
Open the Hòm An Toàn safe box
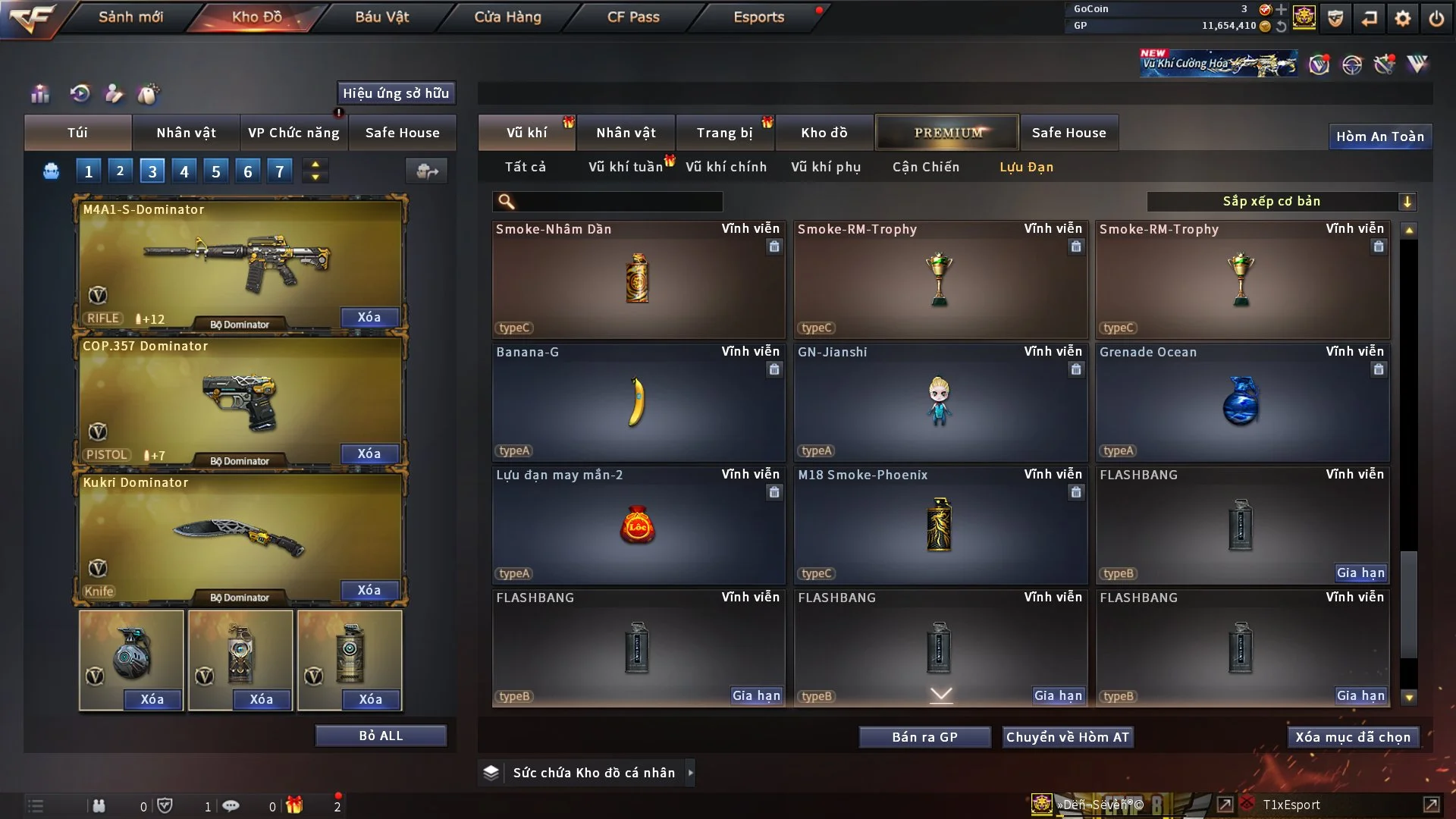click(1379, 136)
